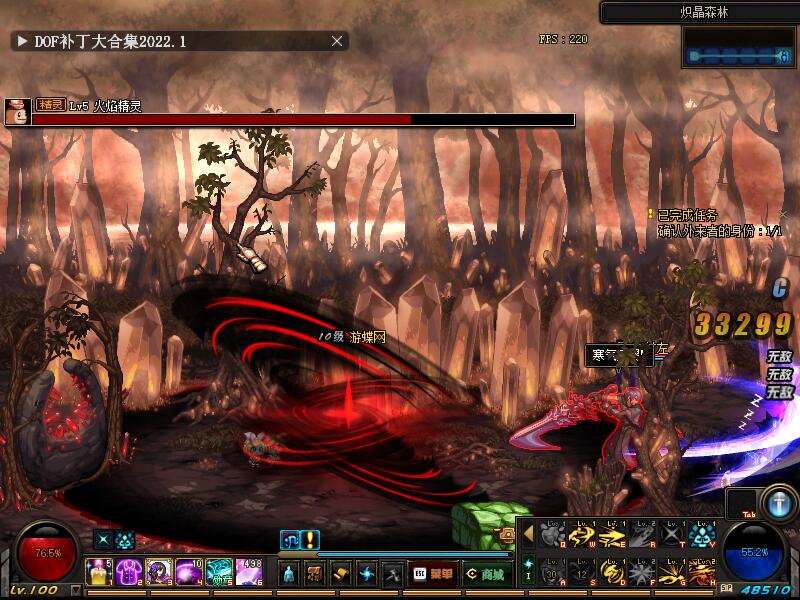Image resolution: width=800 pixels, height=600 pixels.
Task: Click the round sword button near Tab
Action: tap(777, 501)
